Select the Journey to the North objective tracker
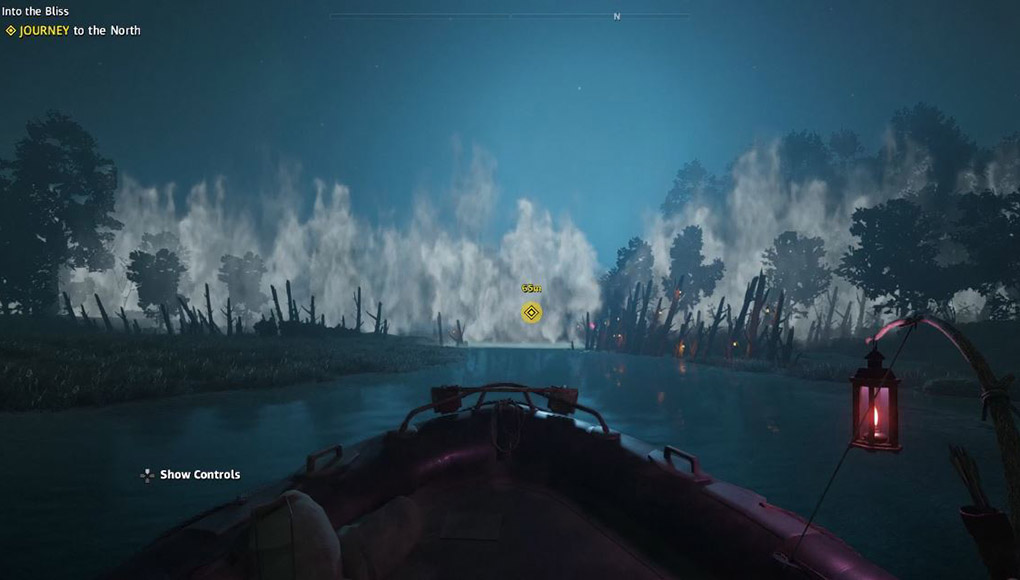 tap(73, 31)
